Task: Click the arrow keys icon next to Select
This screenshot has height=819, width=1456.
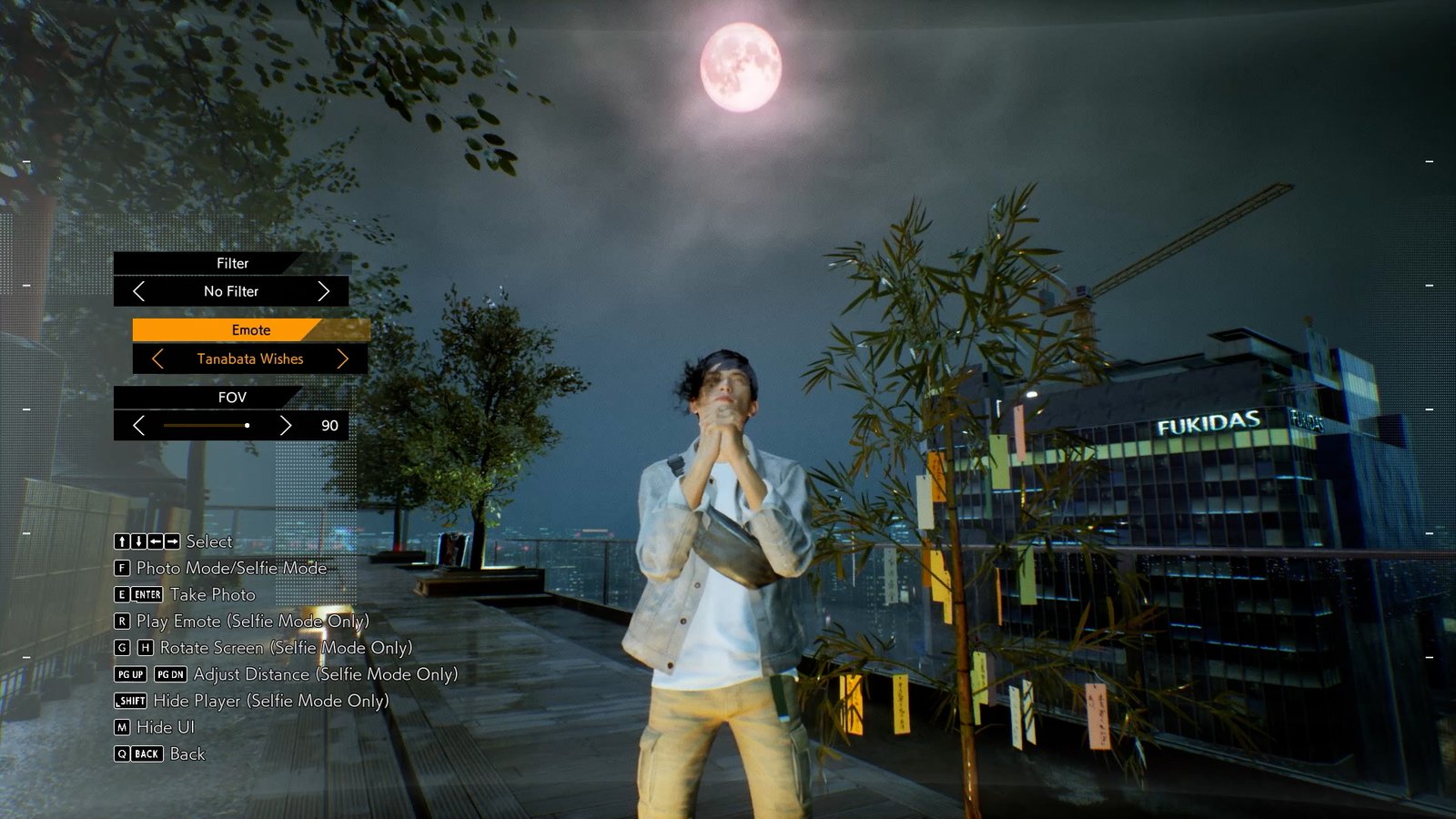Action: pyautogui.click(x=146, y=541)
